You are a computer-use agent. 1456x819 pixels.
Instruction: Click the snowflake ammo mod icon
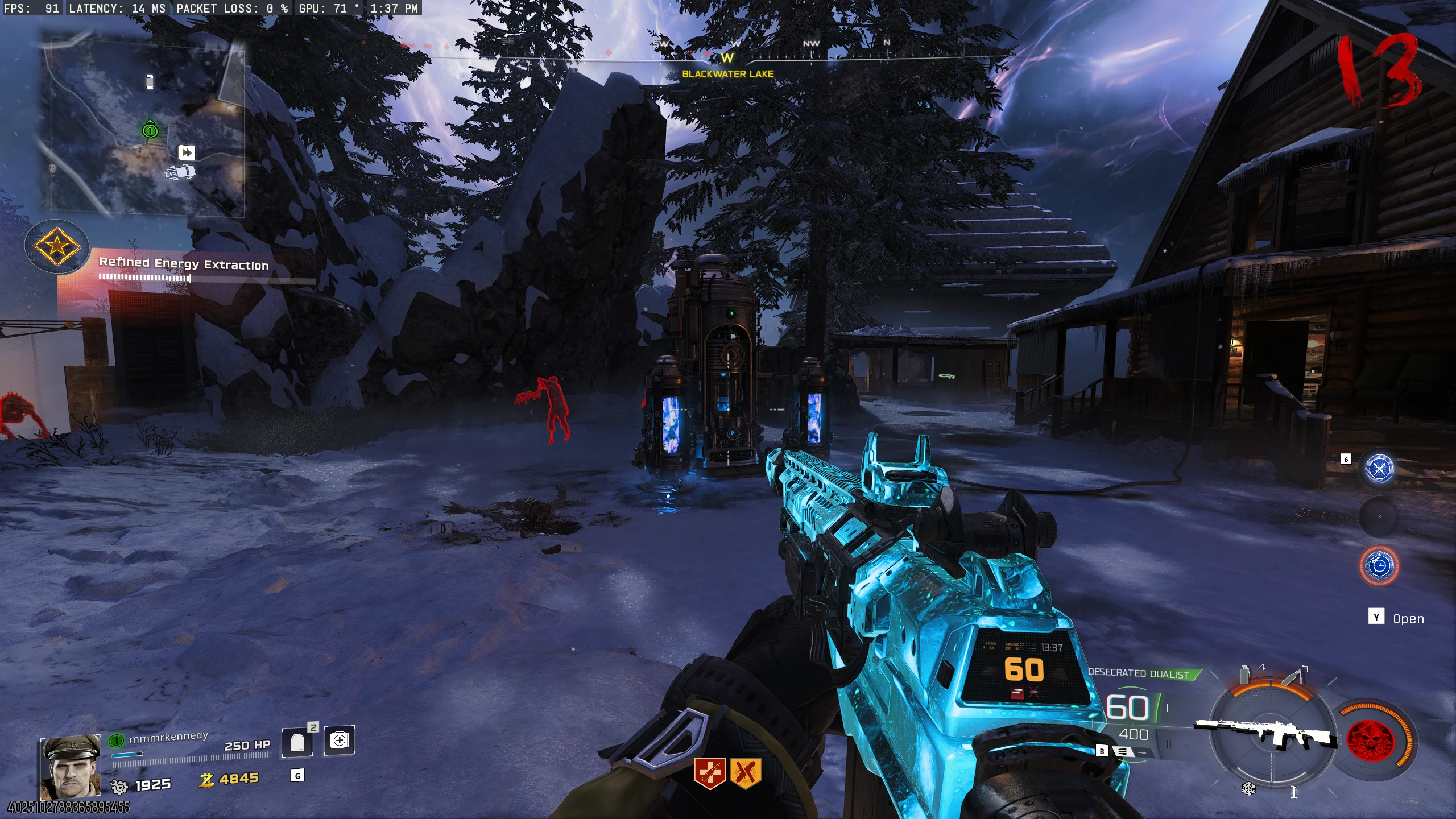(x=1248, y=789)
